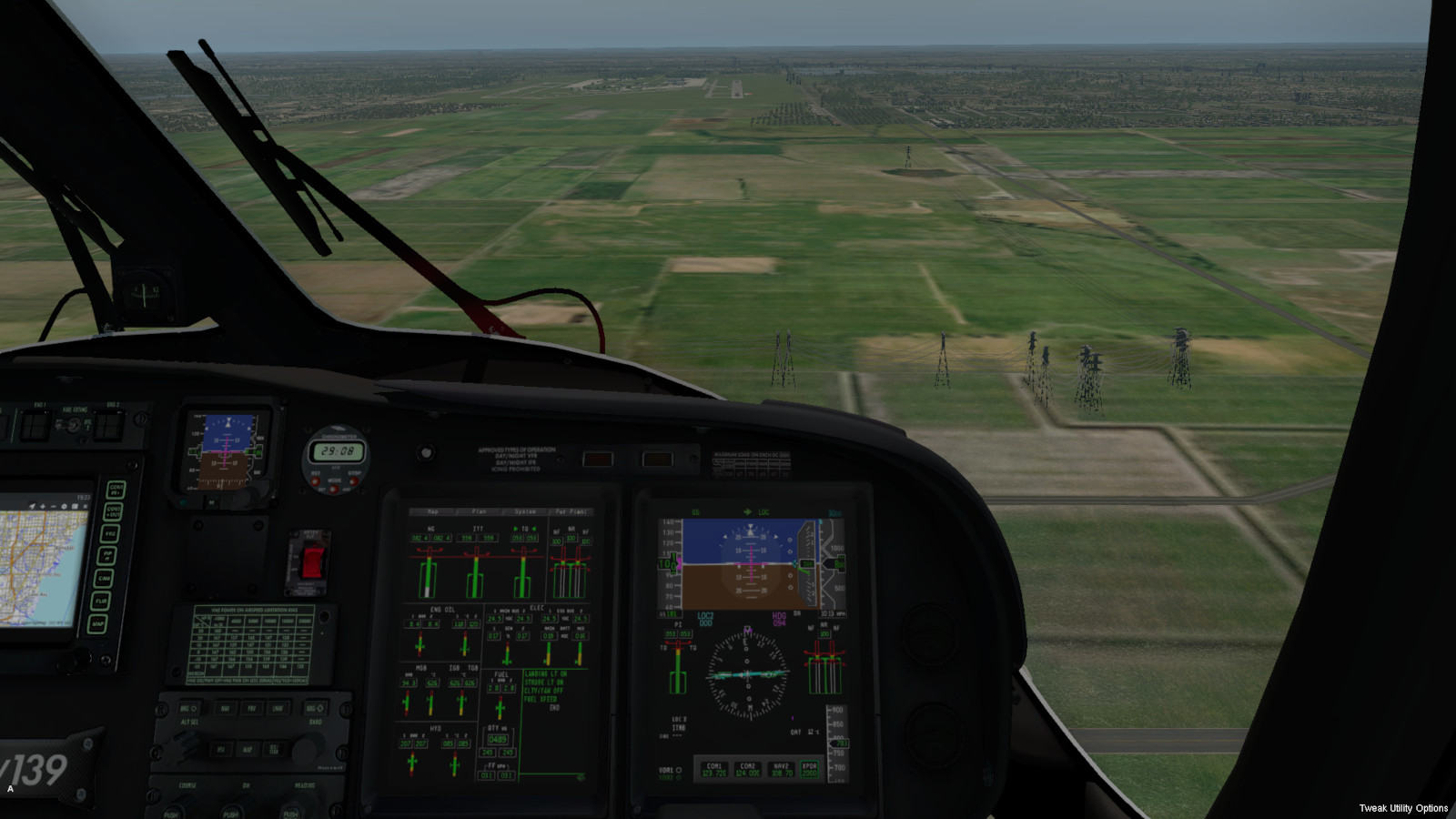
Task: Show the Pwr Plant tab
Action: (571, 511)
